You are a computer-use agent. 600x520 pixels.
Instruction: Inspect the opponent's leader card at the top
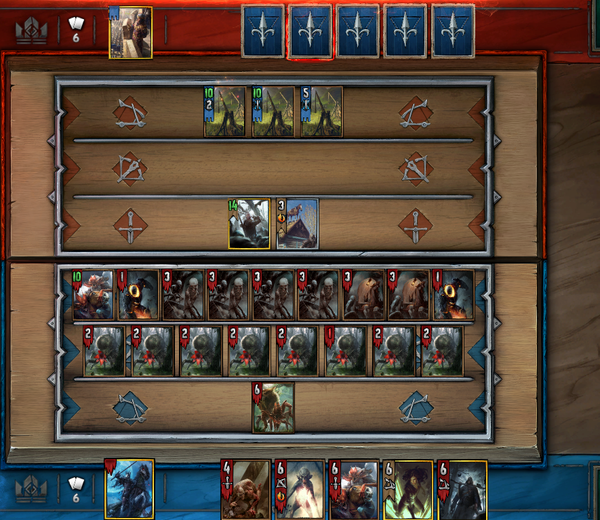(x=130, y=32)
